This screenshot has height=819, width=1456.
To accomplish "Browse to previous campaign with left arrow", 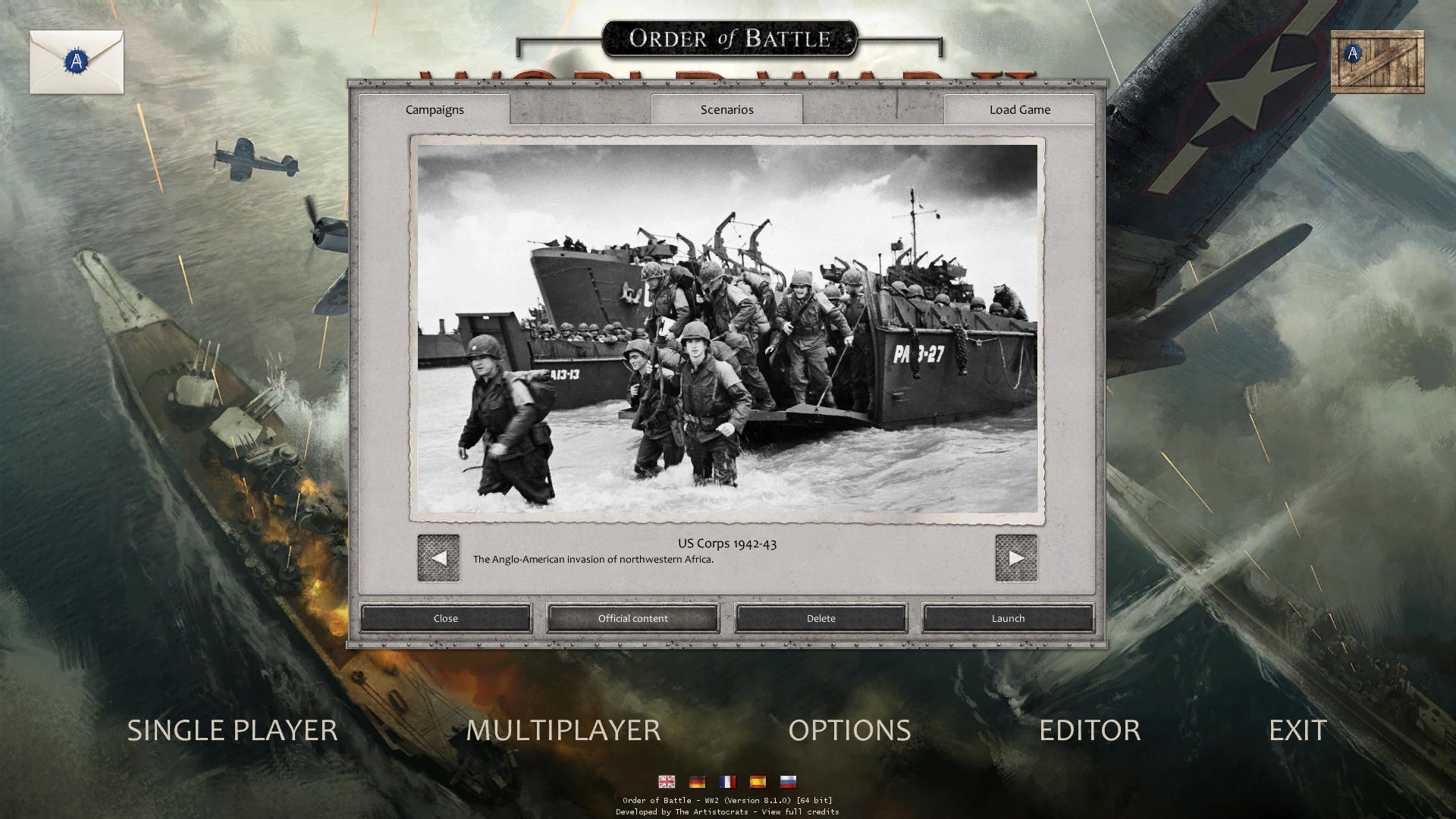I will [x=438, y=557].
